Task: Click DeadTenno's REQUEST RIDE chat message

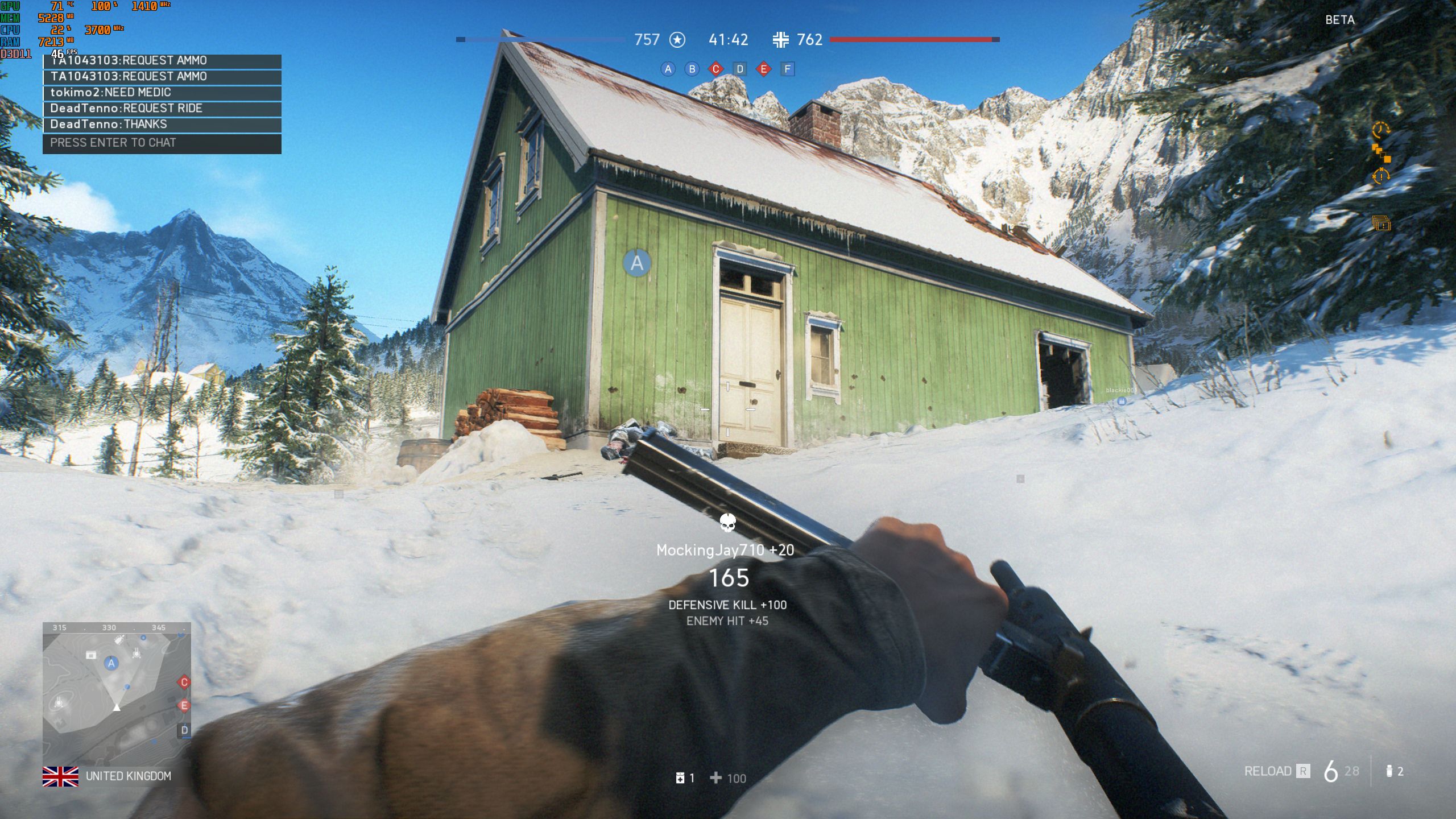Action: [x=162, y=109]
